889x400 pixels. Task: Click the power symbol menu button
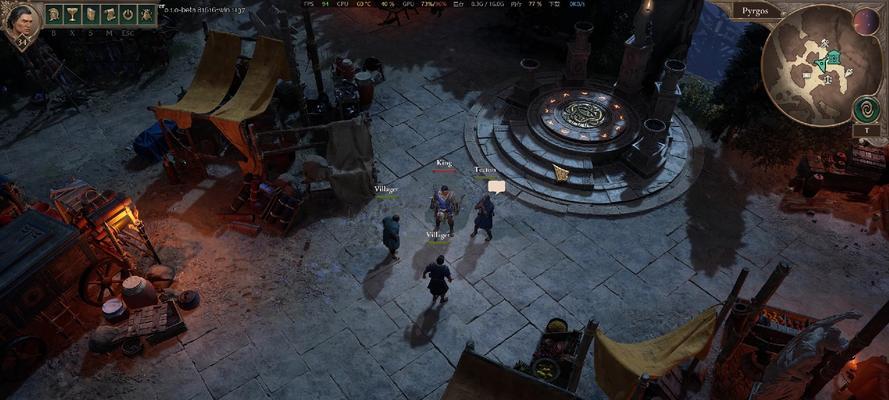[x=128, y=15]
